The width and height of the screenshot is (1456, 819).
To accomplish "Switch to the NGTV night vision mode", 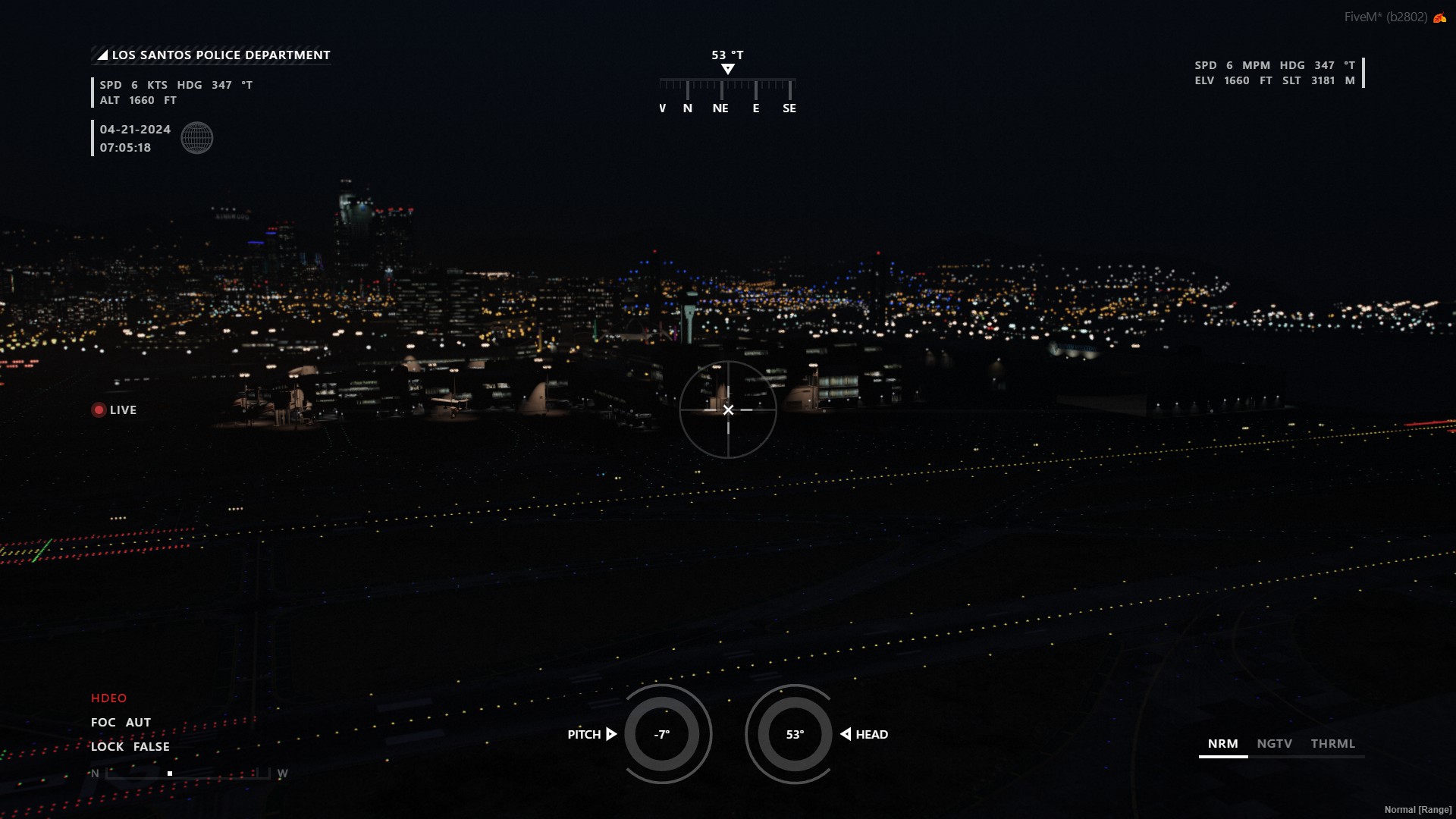I will click(x=1275, y=744).
